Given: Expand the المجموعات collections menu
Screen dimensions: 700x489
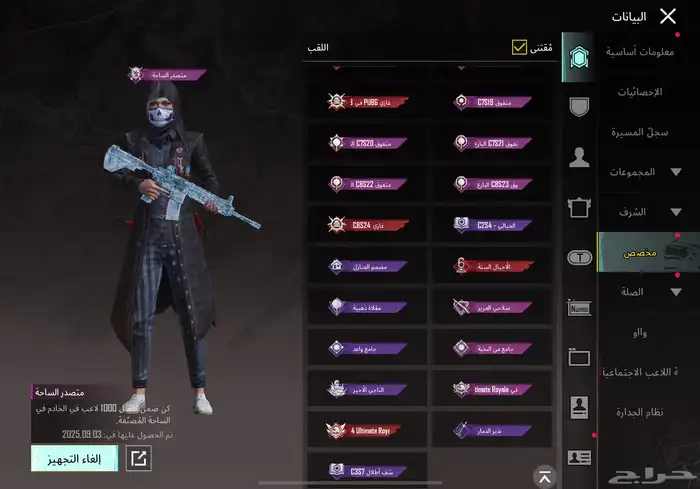Looking at the screenshot, I should click(646, 172).
